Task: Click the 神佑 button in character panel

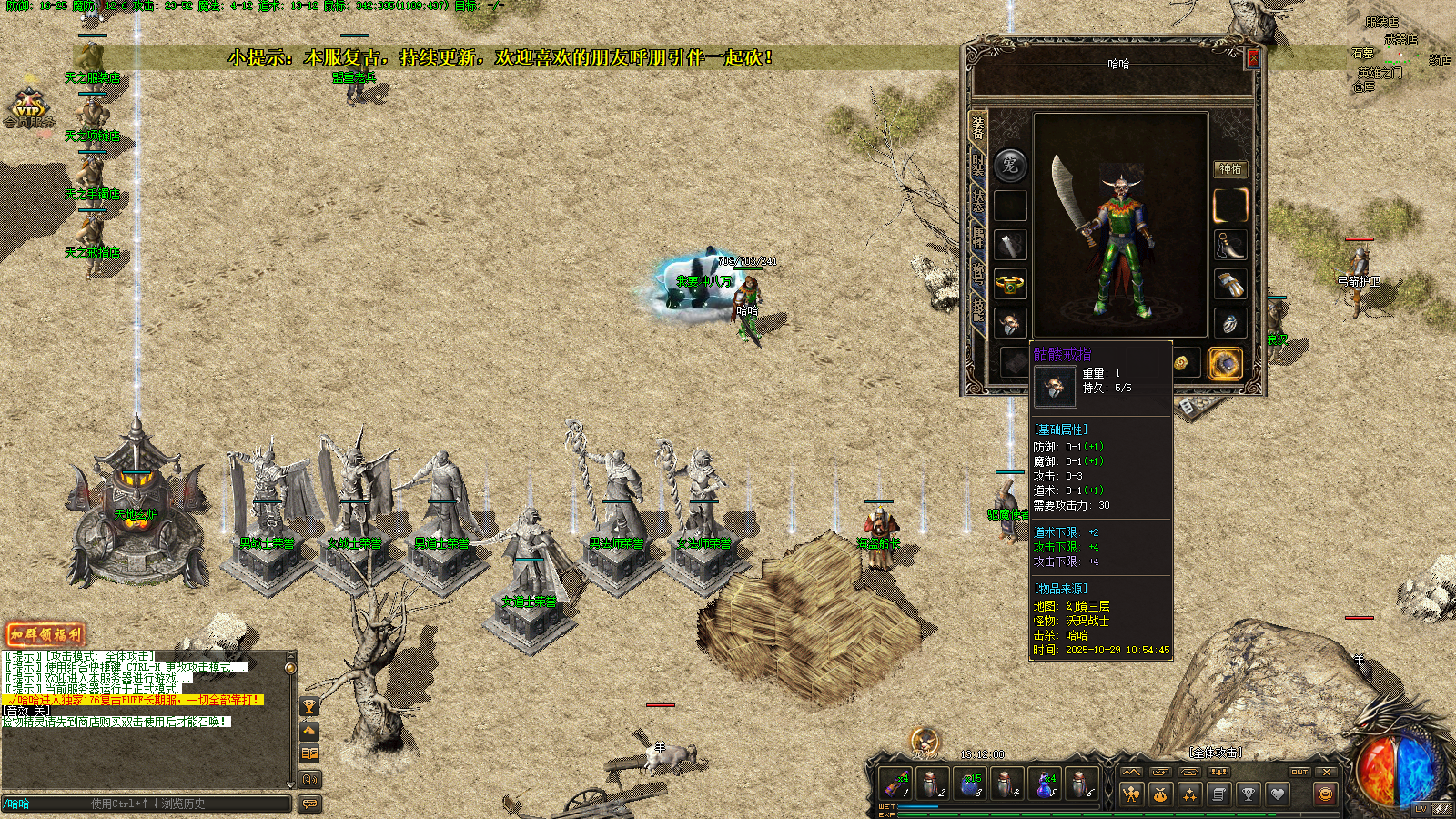Action: click(x=1229, y=168)
